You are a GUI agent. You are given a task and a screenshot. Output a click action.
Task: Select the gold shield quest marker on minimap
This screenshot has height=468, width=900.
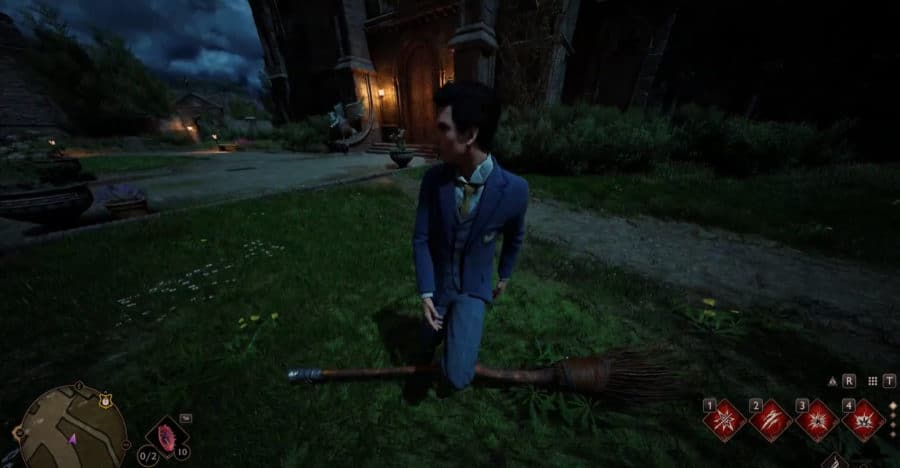(x=104, y=399)
